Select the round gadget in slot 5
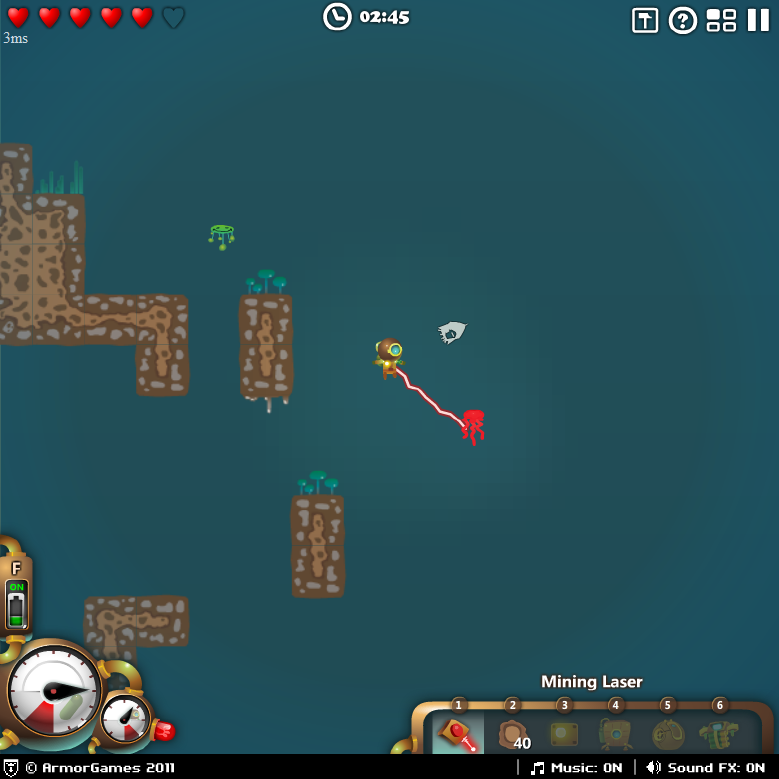779x779 pixels. 667,735
